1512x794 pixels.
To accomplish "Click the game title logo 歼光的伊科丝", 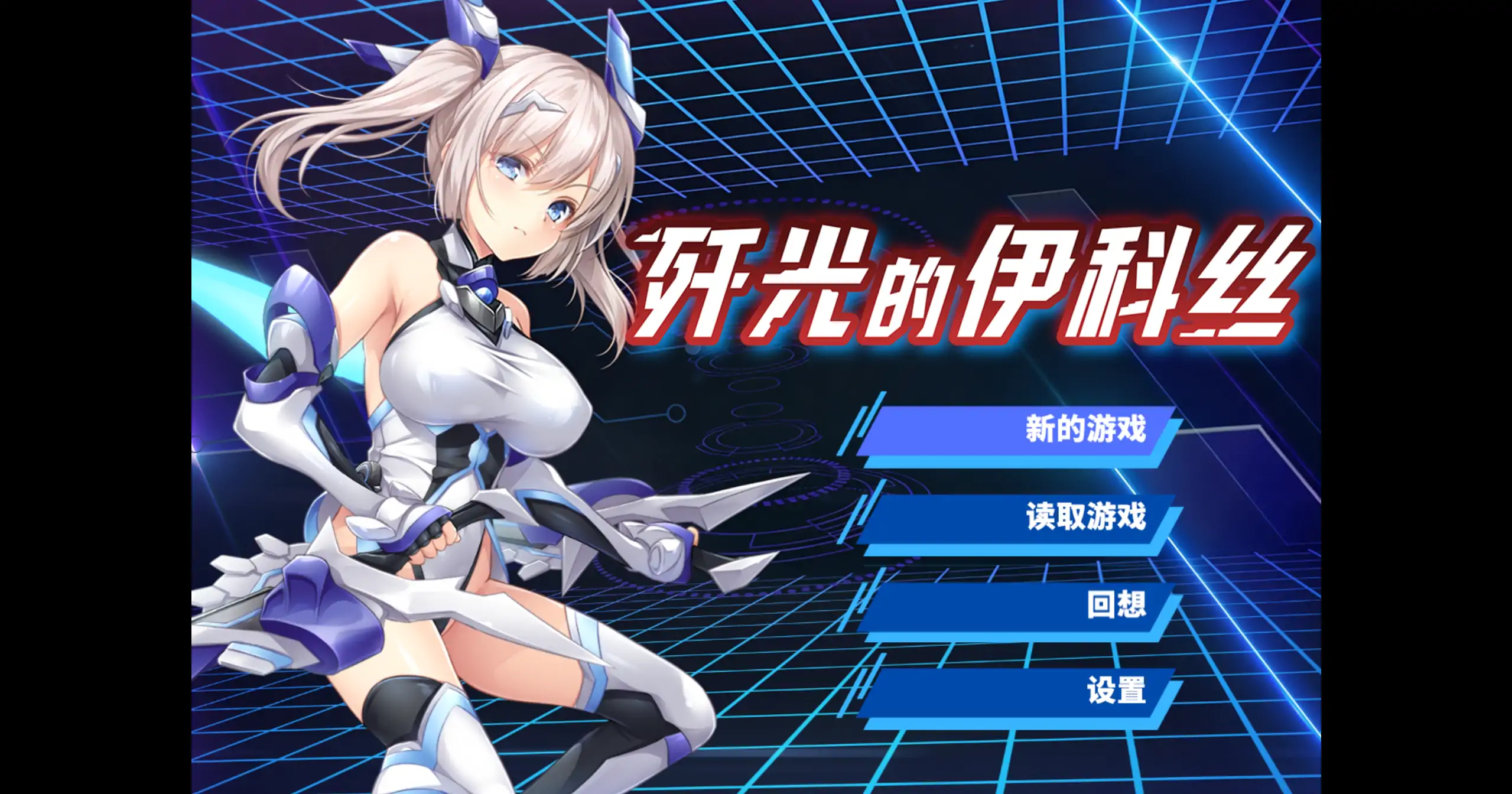I will pyautogui.click(x=975, y=289).
